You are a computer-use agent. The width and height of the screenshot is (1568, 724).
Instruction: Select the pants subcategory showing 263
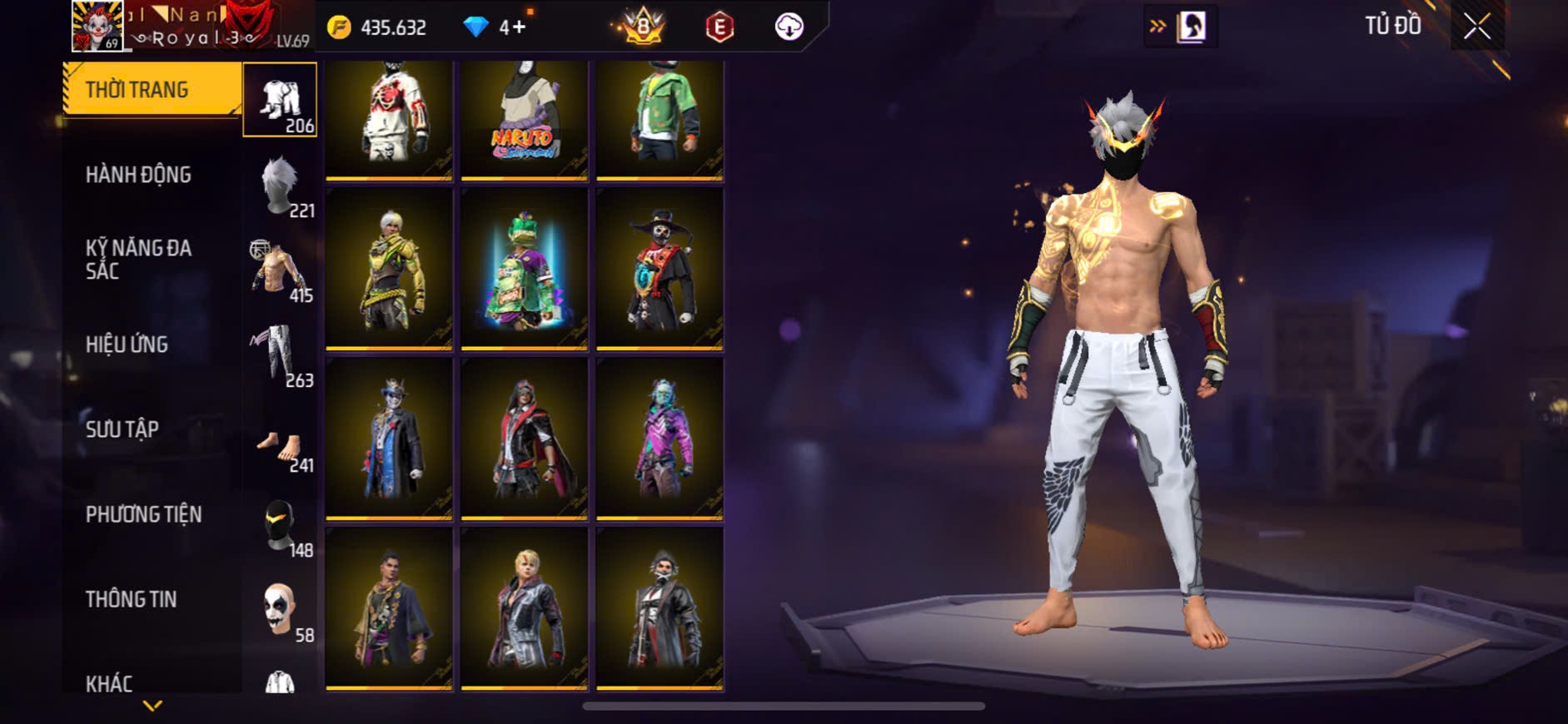click(x=280, y=355)
